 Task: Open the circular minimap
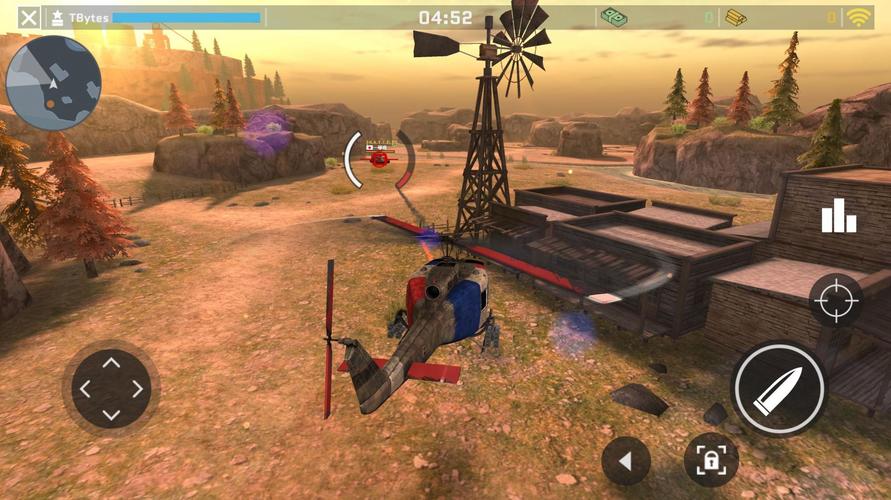[x=54, y=83]
